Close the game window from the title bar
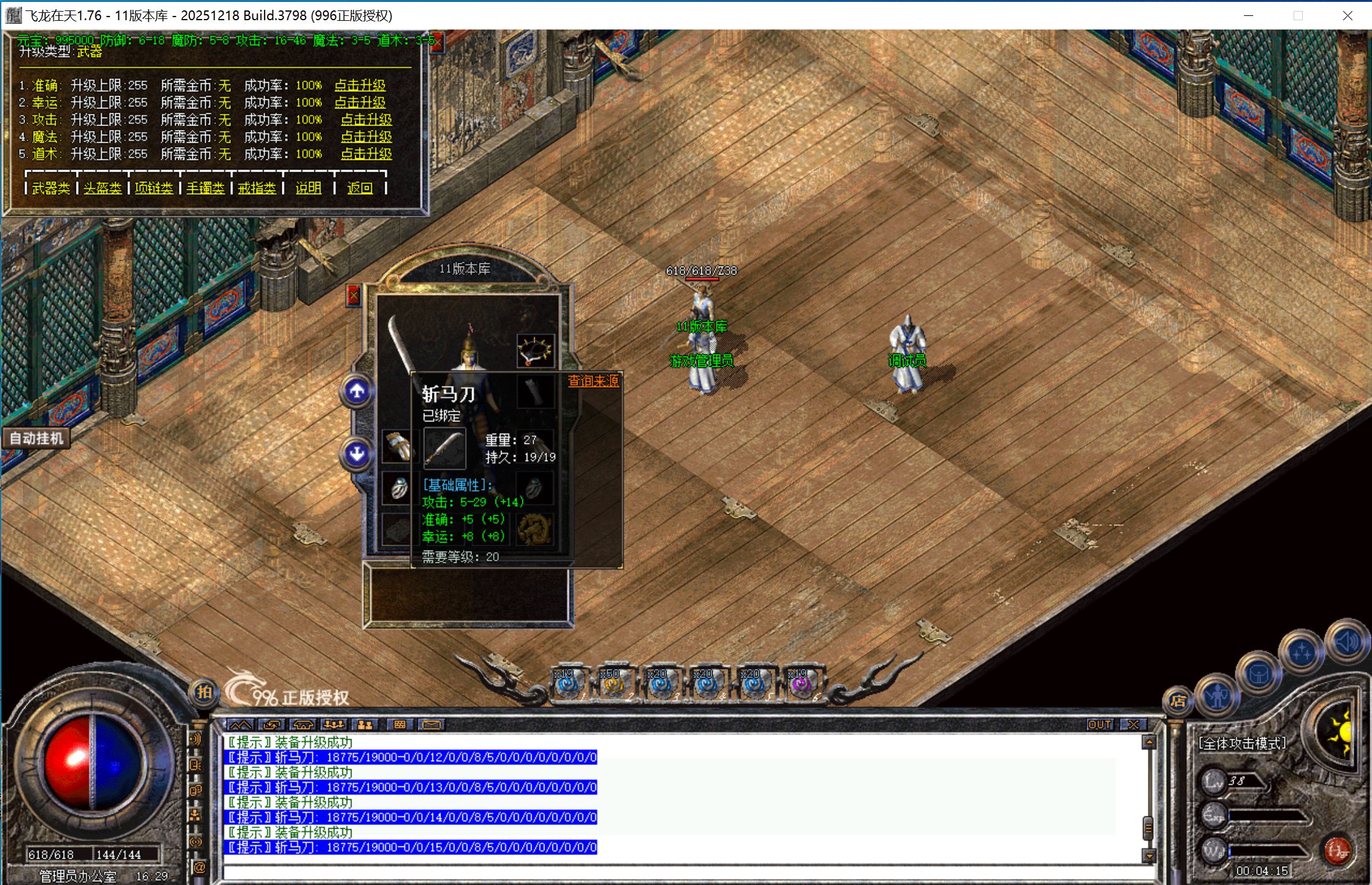Image resolution: width=1372 pixels, height=885 pixels. coord(1347,16)
